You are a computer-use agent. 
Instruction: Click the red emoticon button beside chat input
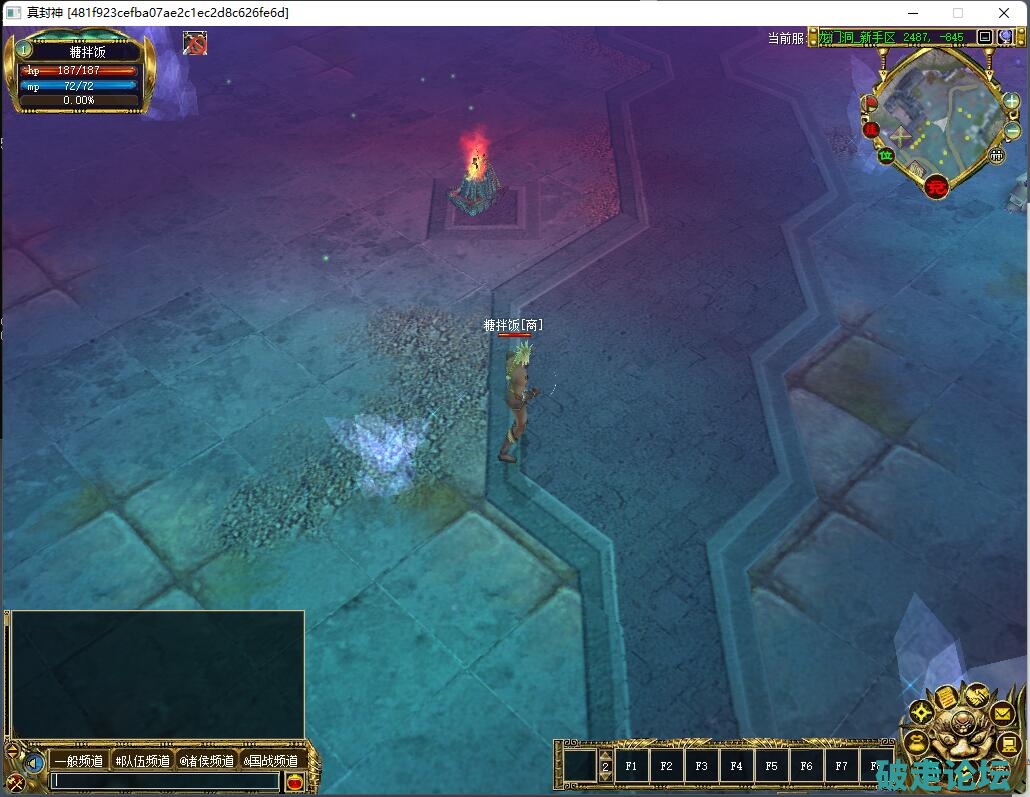click(294, 782)
